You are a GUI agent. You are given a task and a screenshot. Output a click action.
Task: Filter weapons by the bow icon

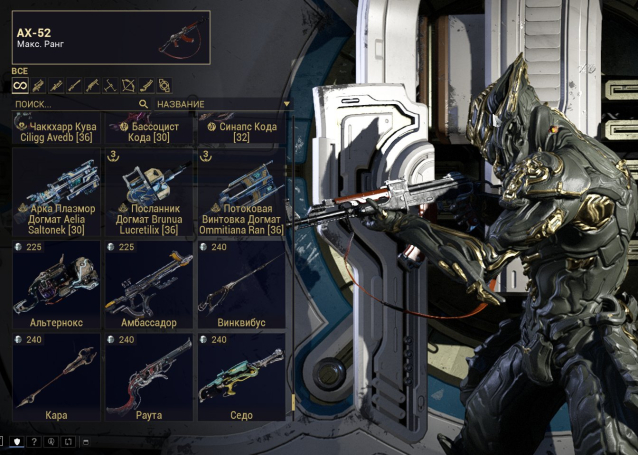coord(128,85)
